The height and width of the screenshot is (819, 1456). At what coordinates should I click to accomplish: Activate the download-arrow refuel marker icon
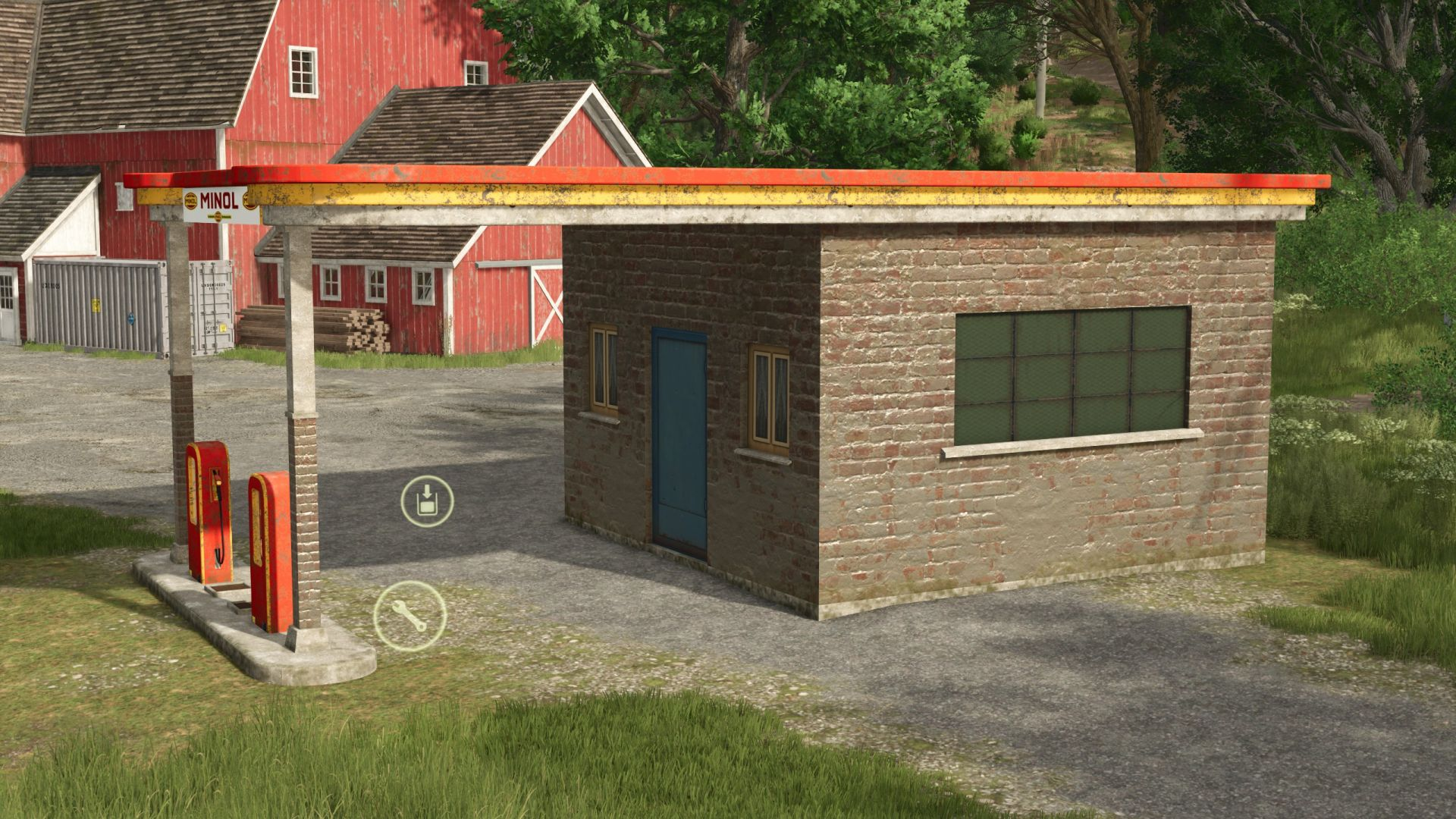pos(428,500)
